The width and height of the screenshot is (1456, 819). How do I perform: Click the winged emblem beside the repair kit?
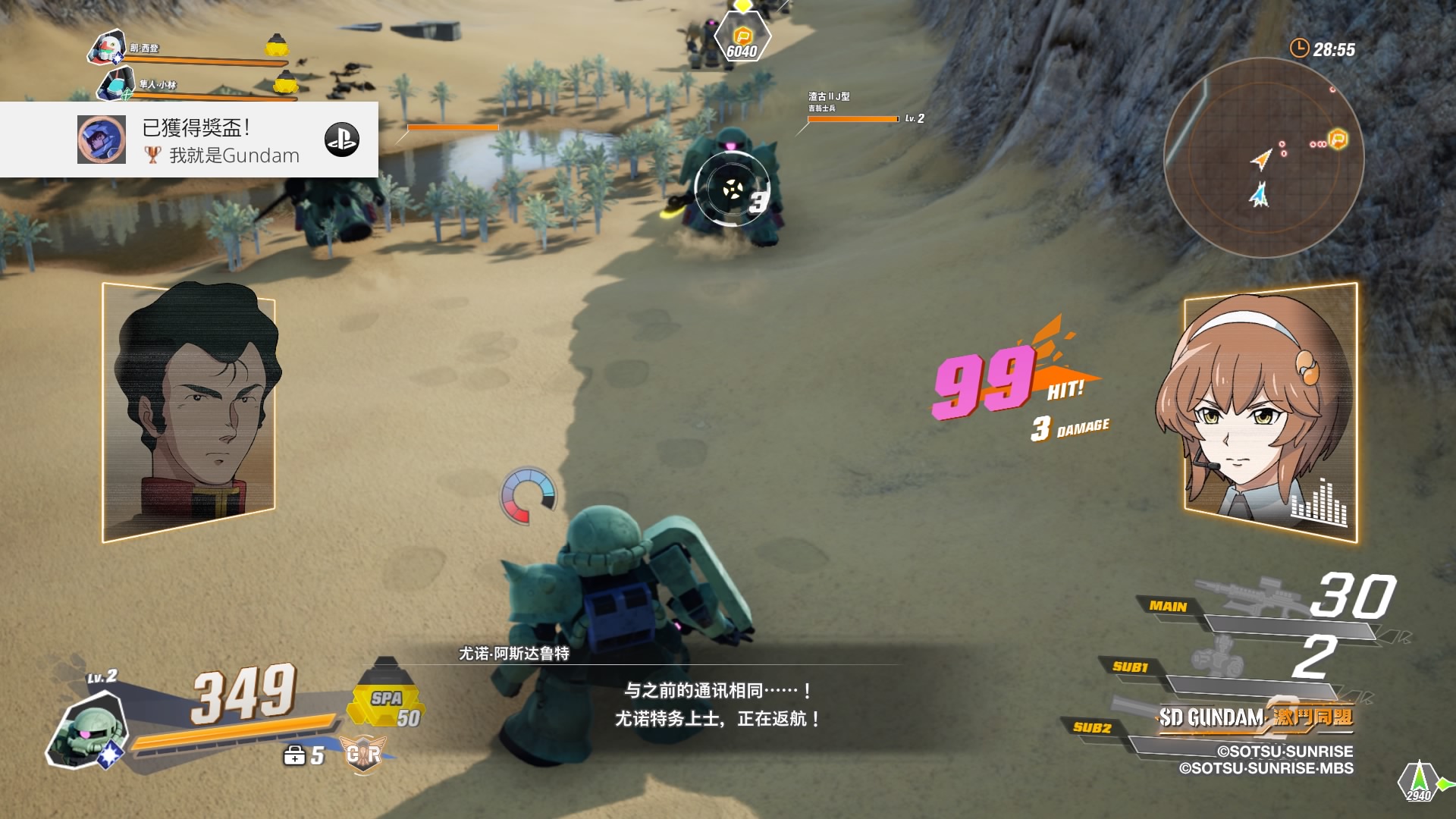coord(363,754)
